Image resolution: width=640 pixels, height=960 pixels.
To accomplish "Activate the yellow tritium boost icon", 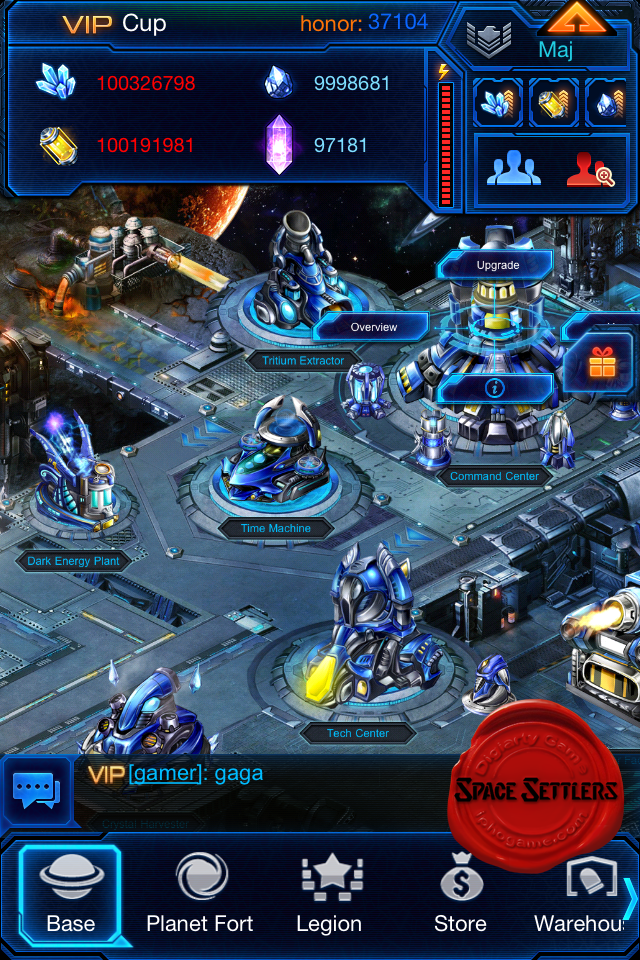I will tap(553, 103).
